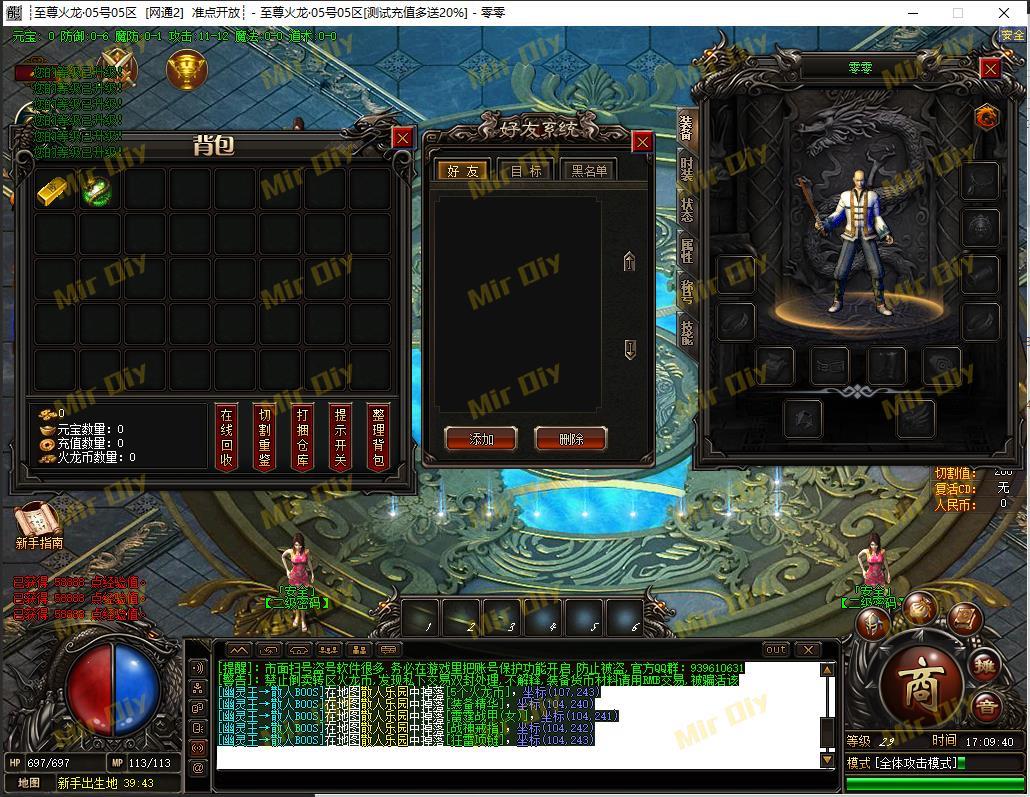The image size is (1030, 797).
Task: Switch to the 目标 tab
Action: tap(526, 171)
